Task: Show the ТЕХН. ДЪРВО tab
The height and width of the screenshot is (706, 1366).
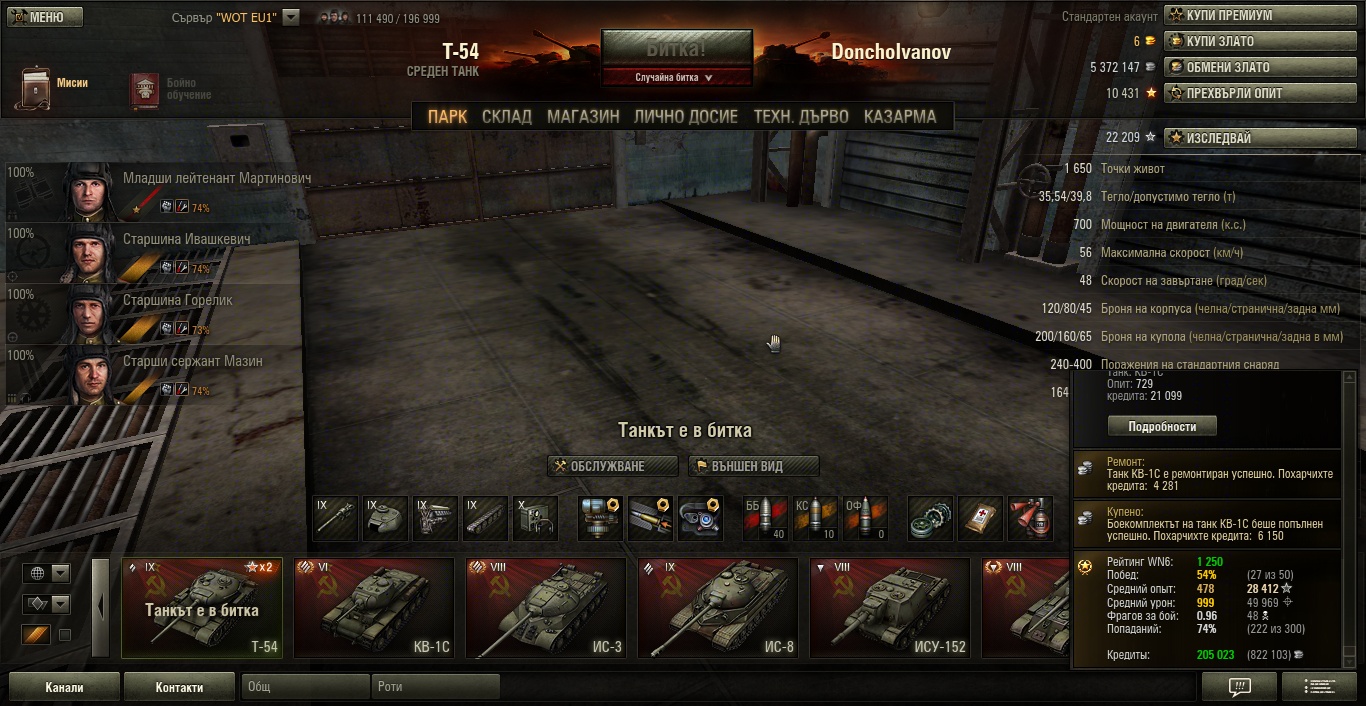Action: [x=801, y=117]
